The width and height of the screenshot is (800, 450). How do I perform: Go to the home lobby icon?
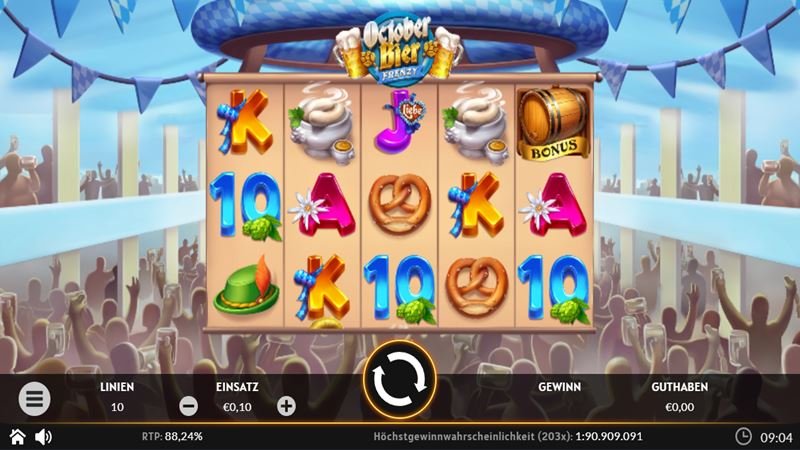click(17, 437)
